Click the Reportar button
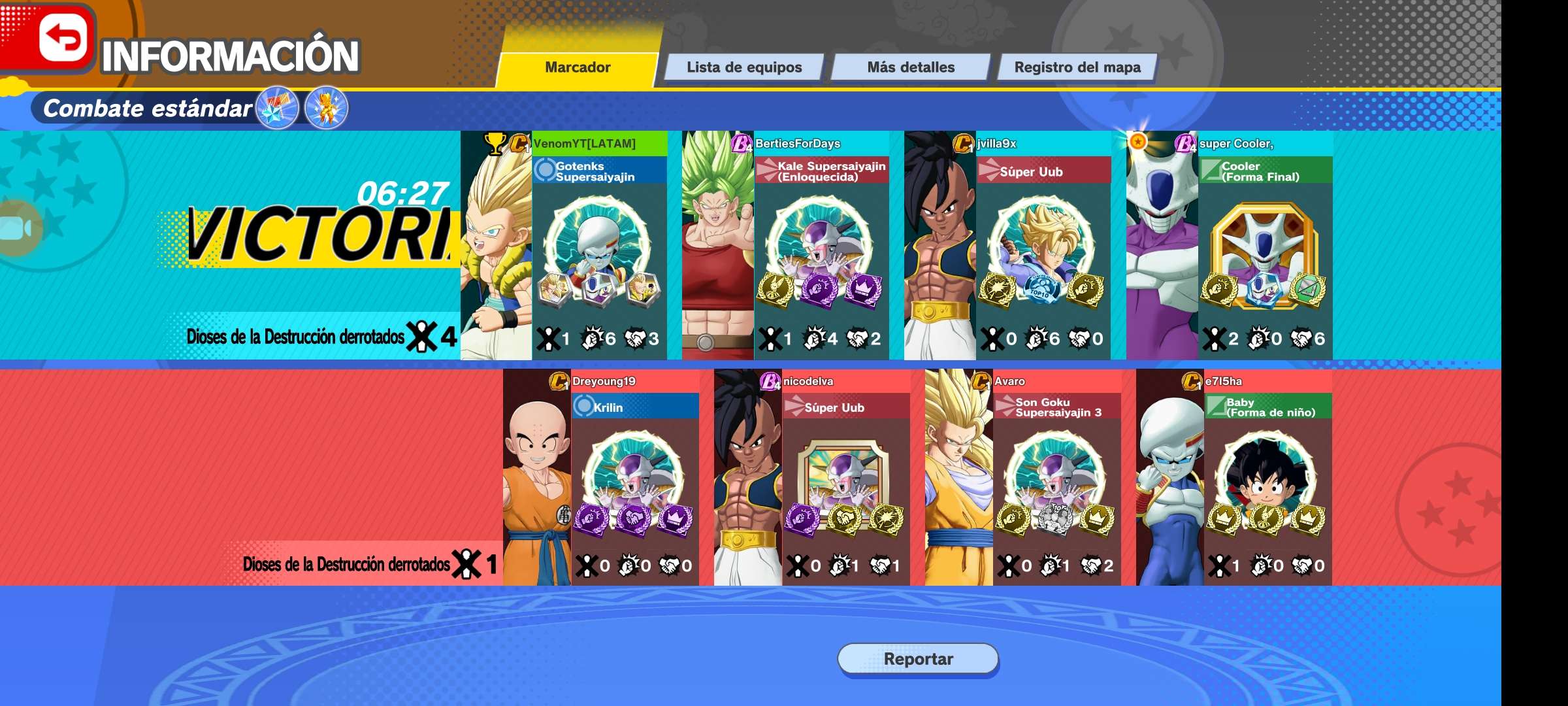The height and width of the screenshot is (706, 1568). [x=918, y=659]
